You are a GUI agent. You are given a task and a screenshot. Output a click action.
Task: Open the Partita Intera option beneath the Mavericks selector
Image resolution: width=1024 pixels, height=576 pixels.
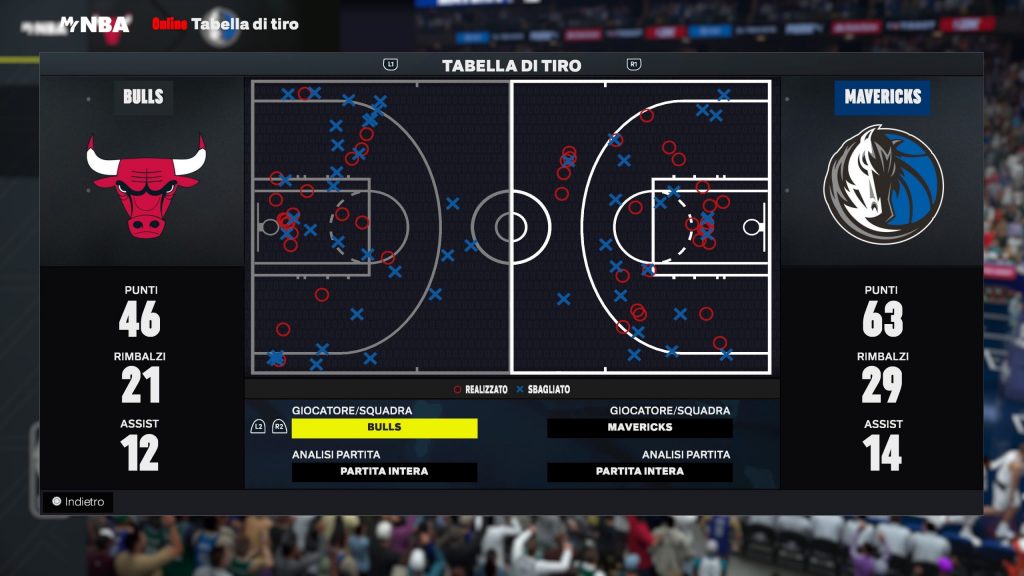pos(639,472)
